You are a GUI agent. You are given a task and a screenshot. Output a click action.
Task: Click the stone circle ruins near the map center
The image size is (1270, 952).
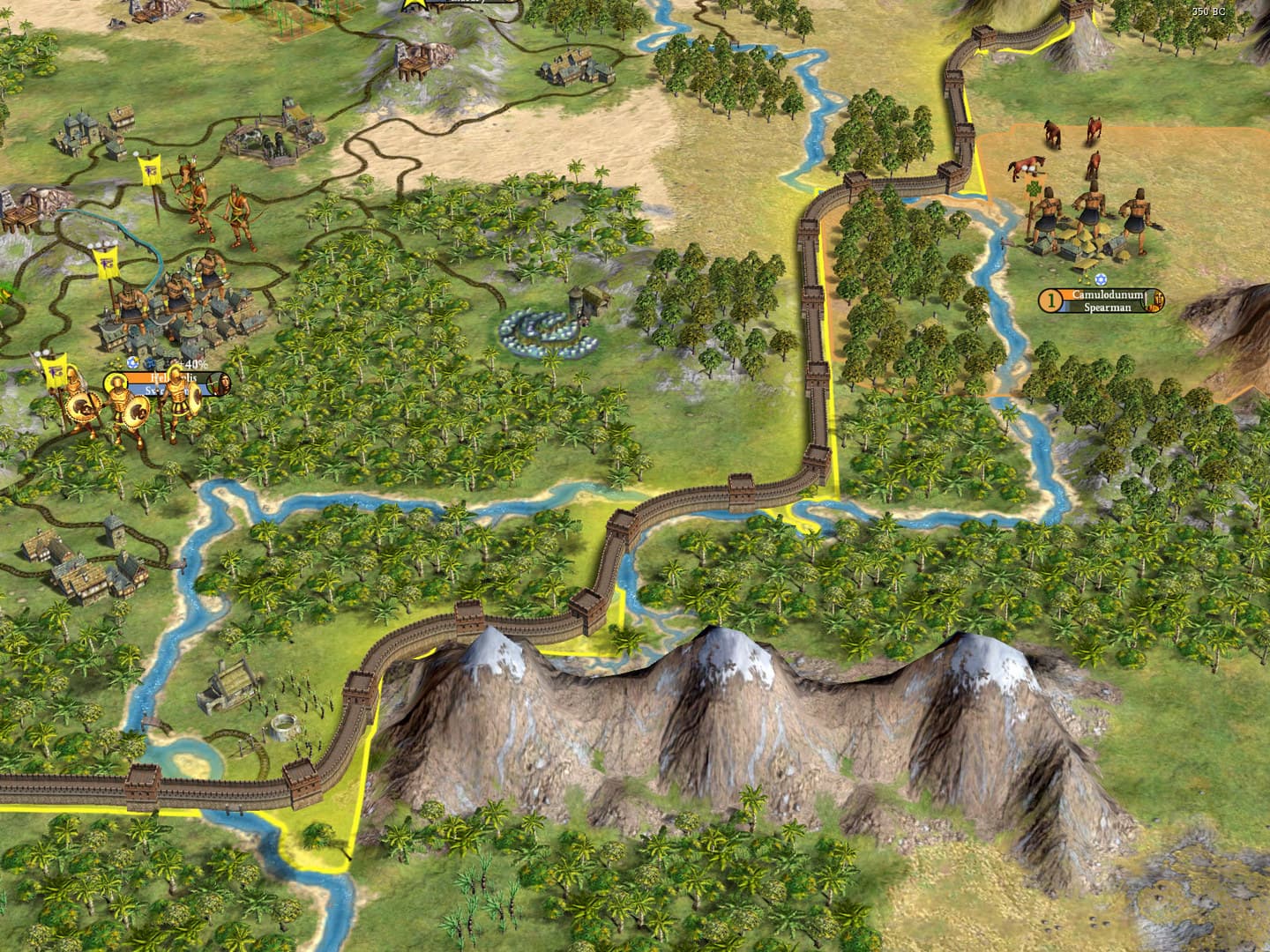tap(547, 331)
